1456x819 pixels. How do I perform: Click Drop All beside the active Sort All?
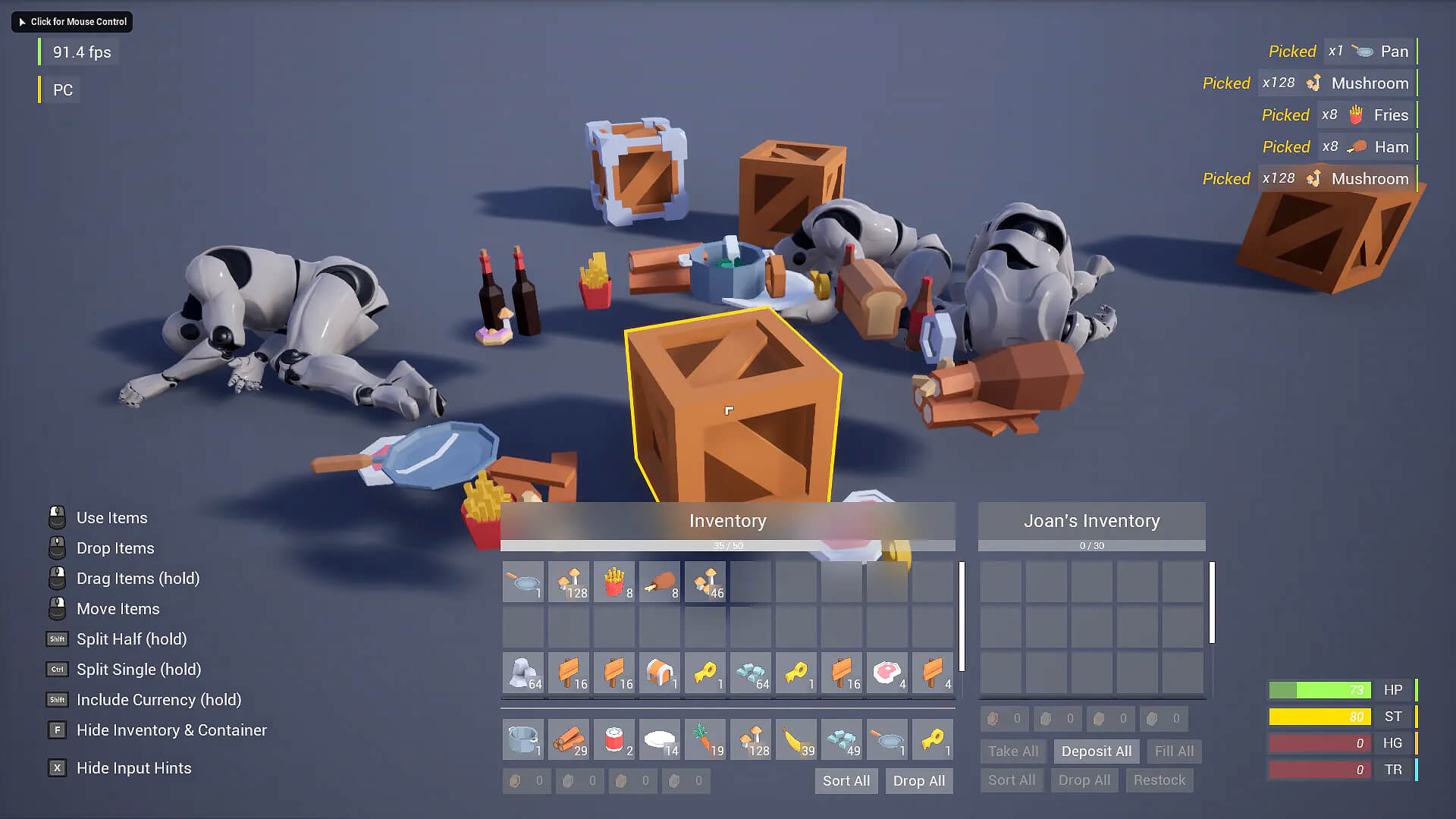coord(918,781)
